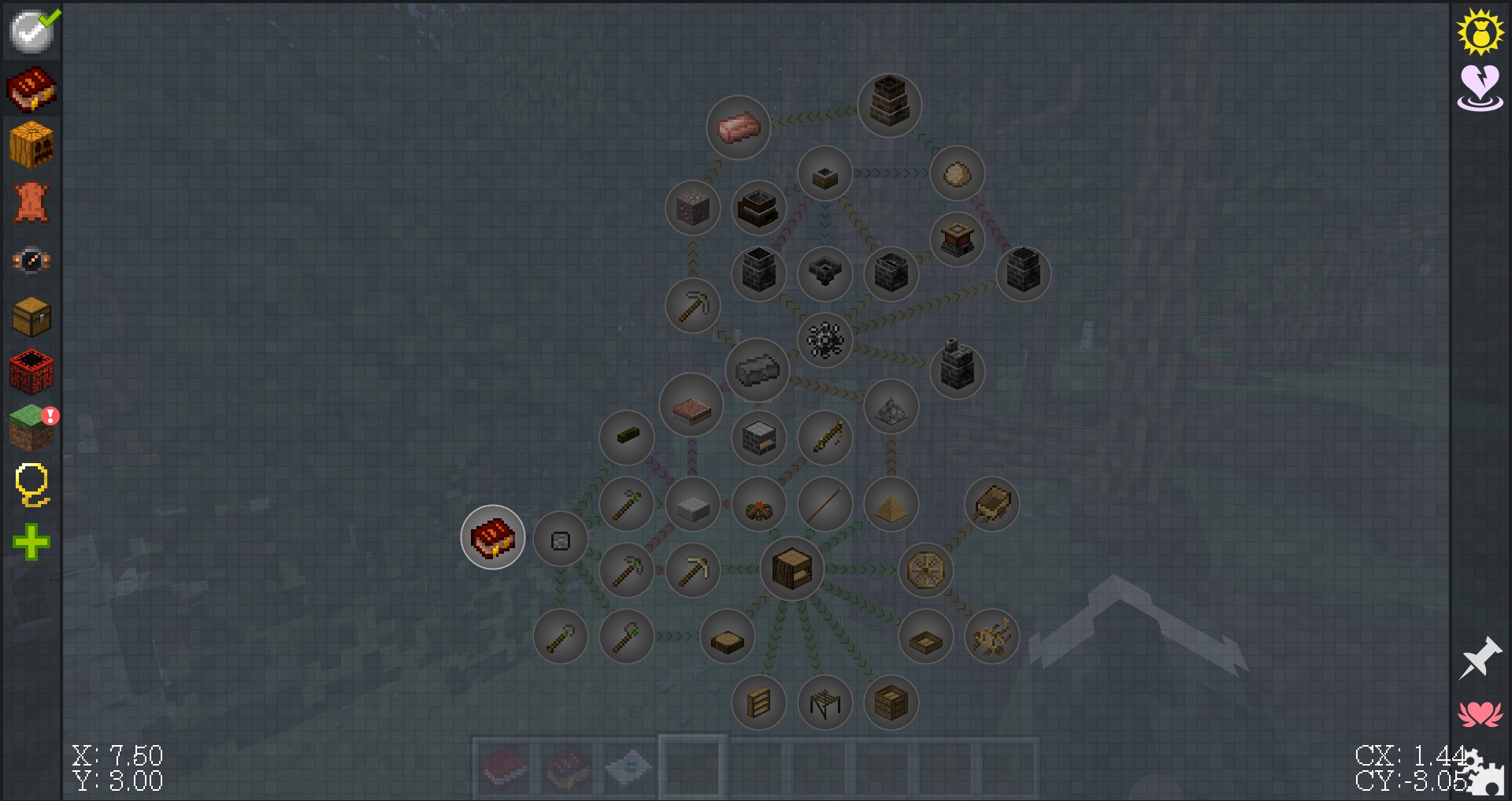This screenshot has height=801, width=1512.
Task: Switch to the chest tab in the sidebar
Action: click(x=31, y=315)
